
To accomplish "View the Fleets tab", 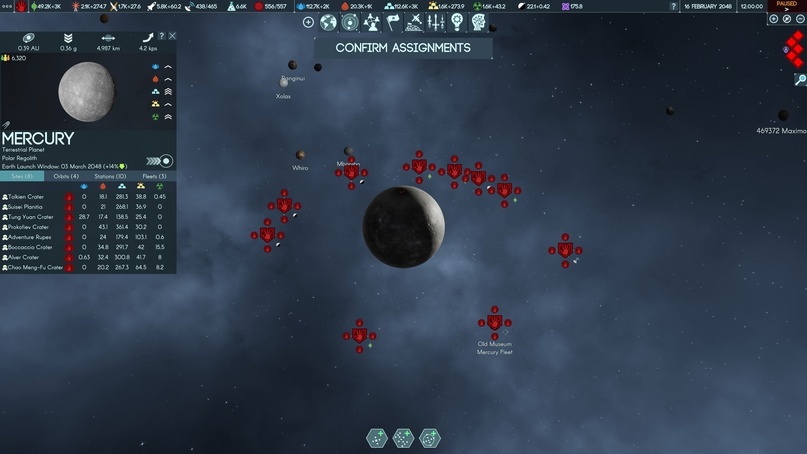I will click(x=154, y=176).
